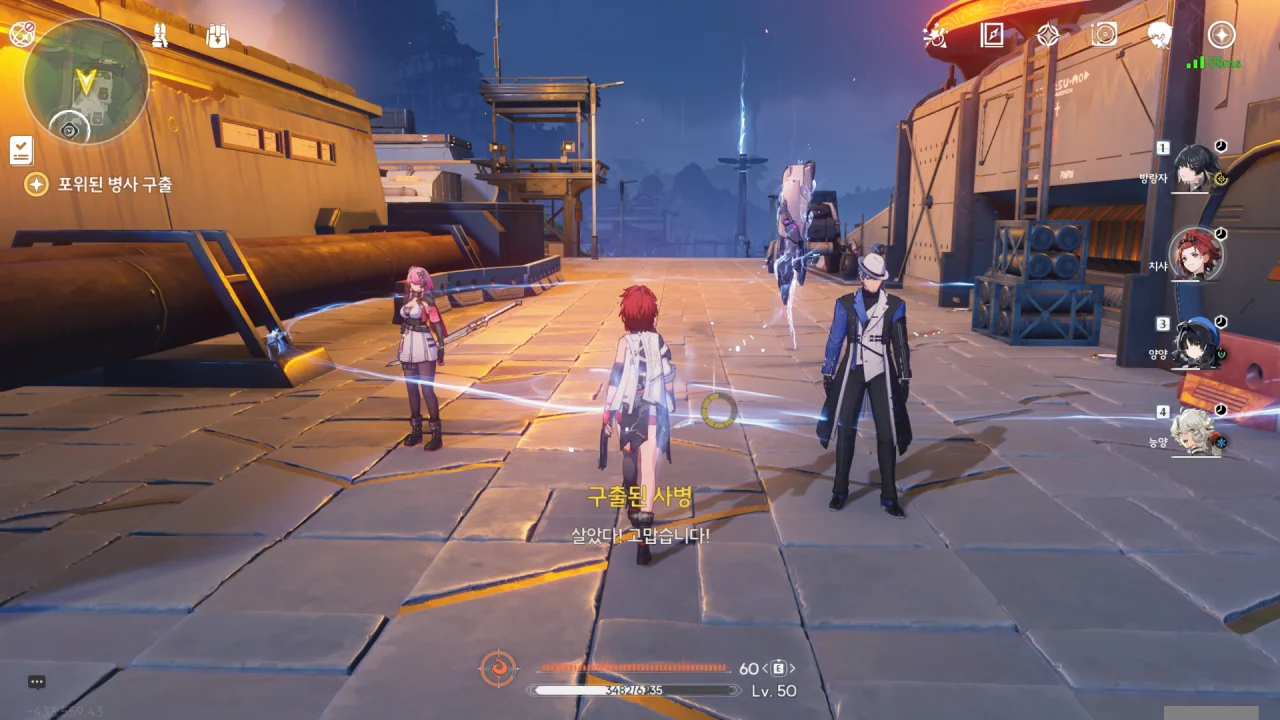Select the red-haired 치샤 portrait
Screen dimensions: 1280x720
1196,254
